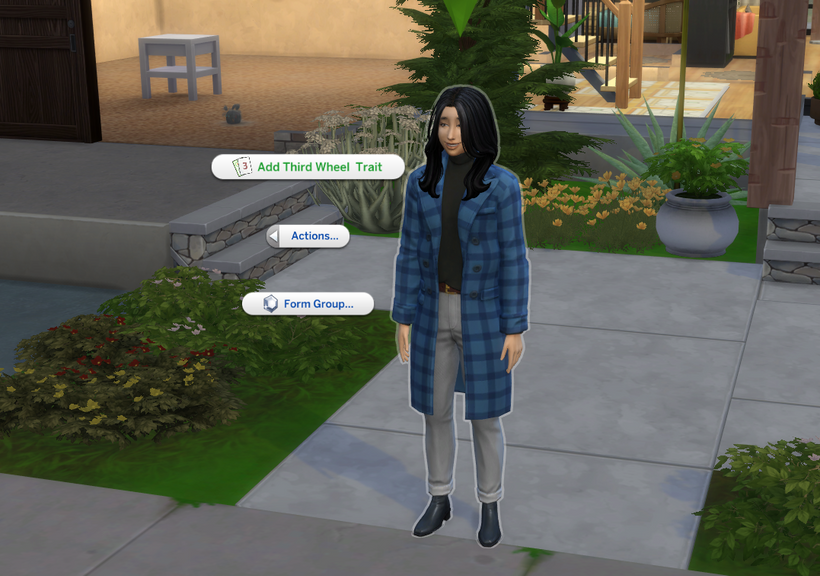Open the Actions... submenu
820x576 pixels.
[308, 236]
